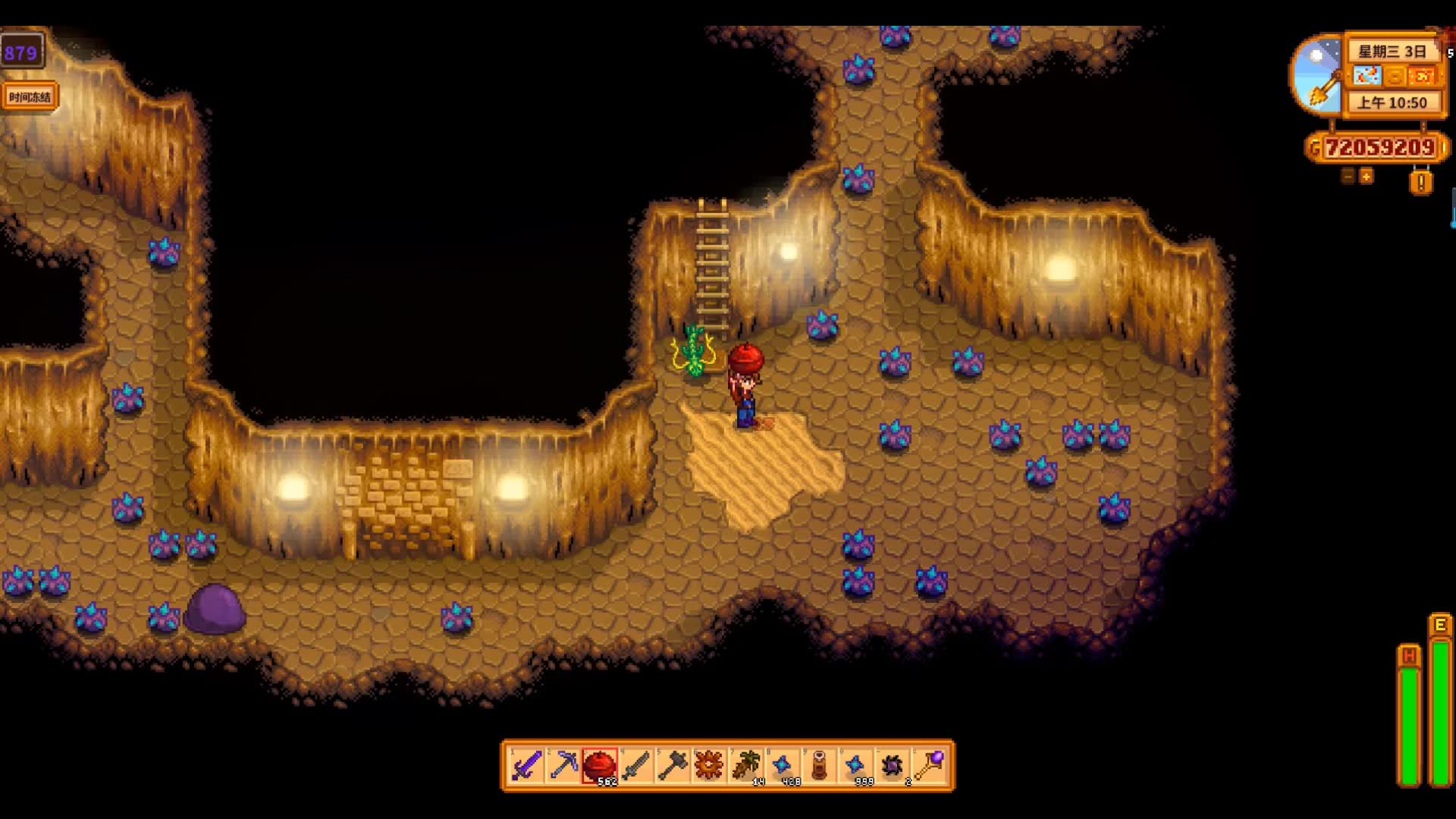Pick the brown root item stack of 14
Screen dimensions: 1456x819
745,766
